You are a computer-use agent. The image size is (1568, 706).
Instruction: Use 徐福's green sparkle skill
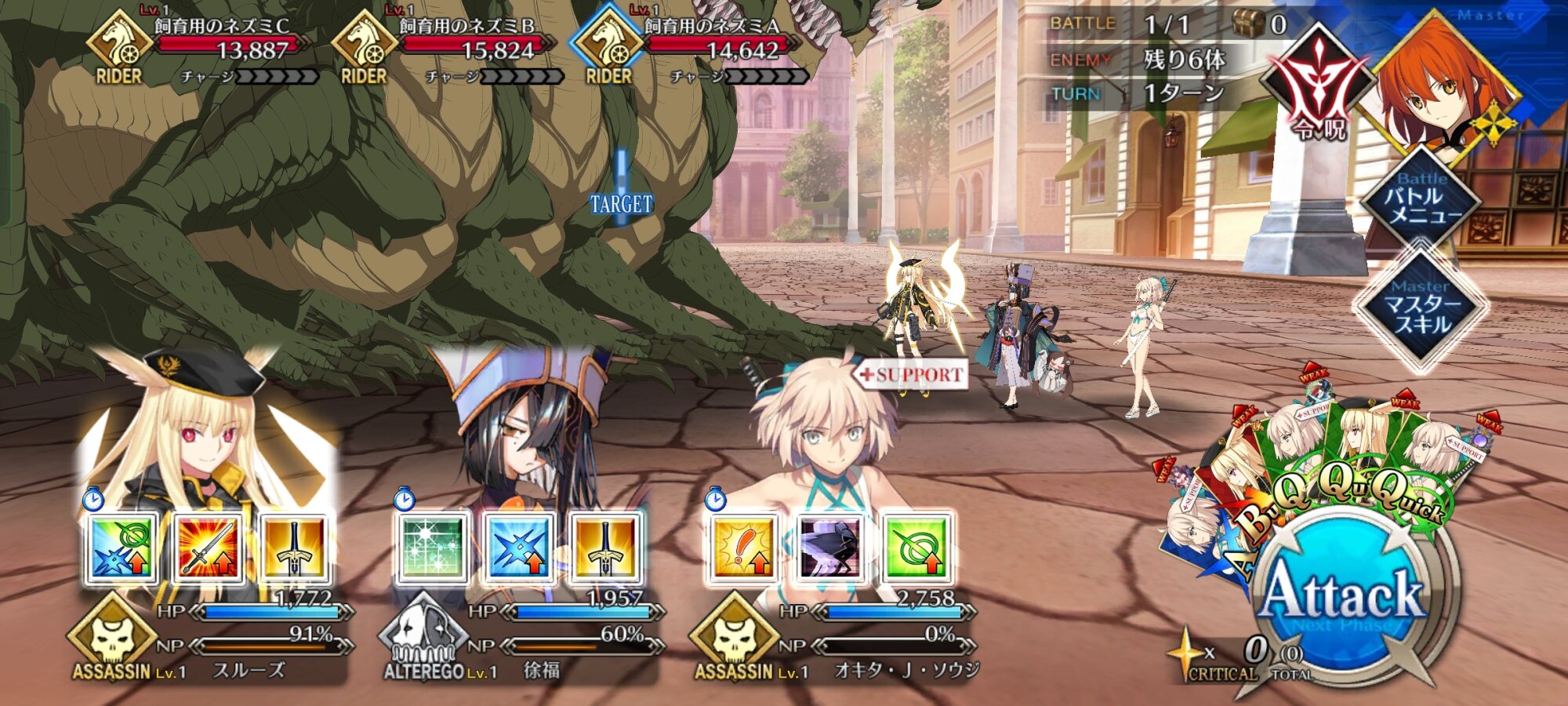432,548
